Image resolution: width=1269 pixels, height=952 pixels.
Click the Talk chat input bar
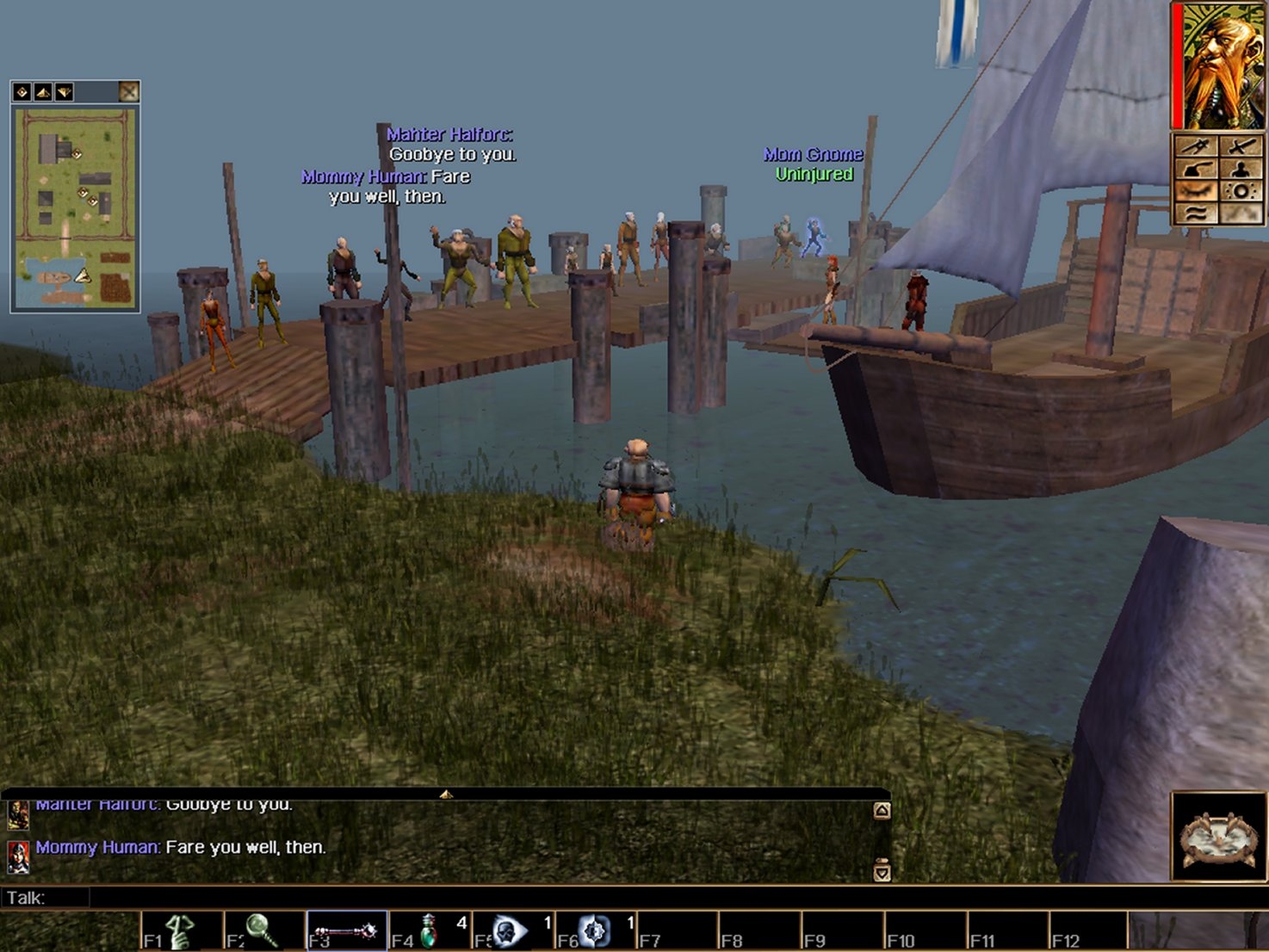482,898
